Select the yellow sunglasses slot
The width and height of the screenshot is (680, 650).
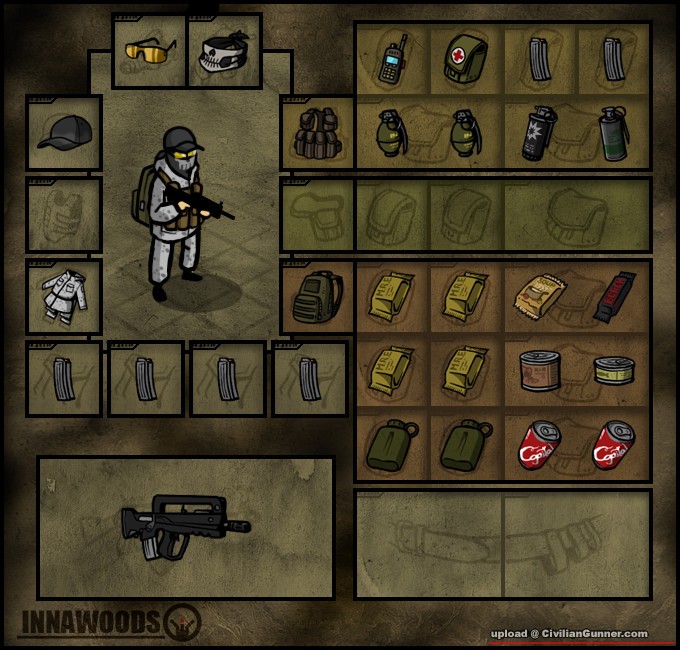(x=149, y=50)
